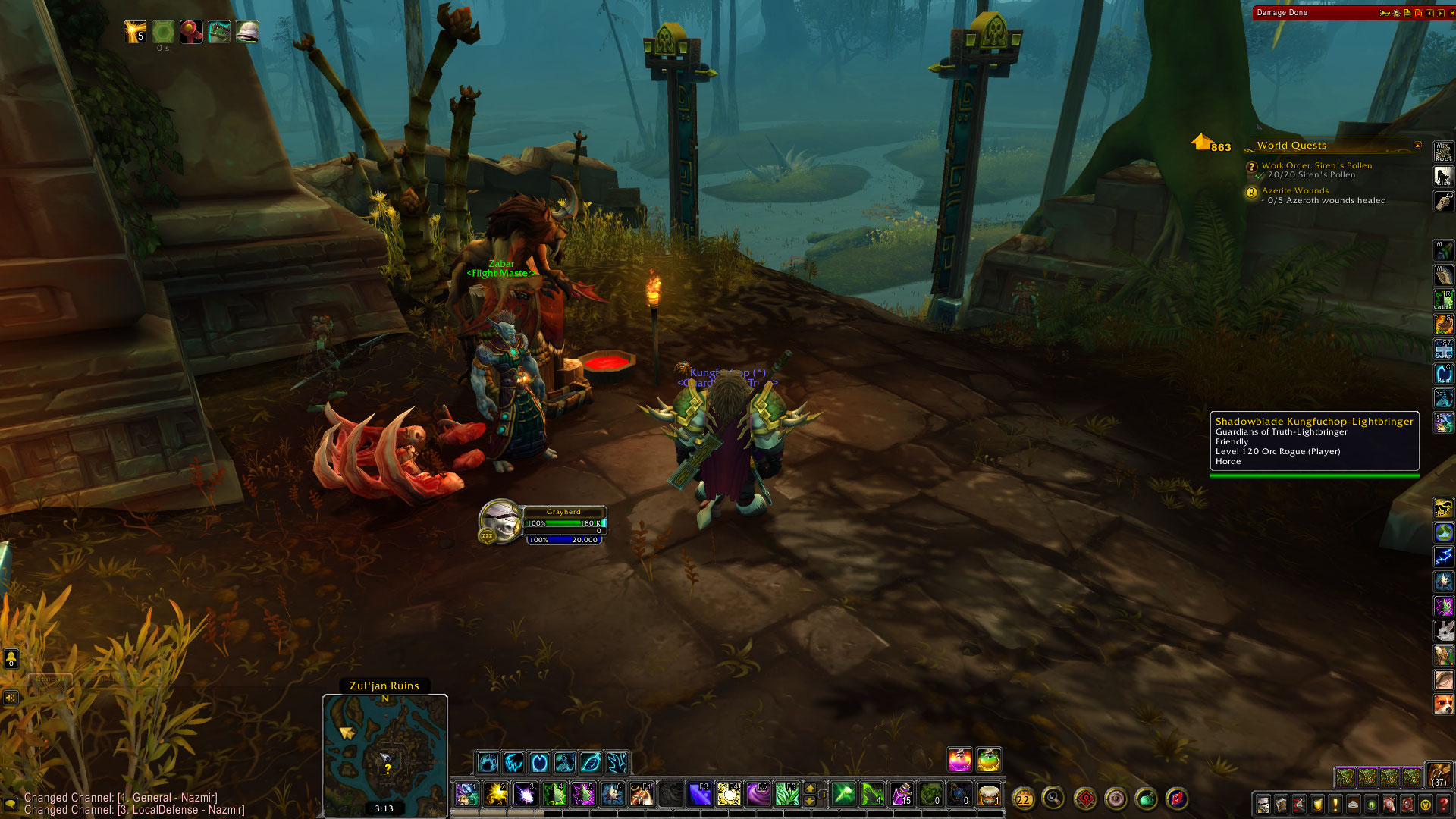Activate the blue leaf stance button
This screenshot has width=1456, height=819.
(x=591, y=761)
